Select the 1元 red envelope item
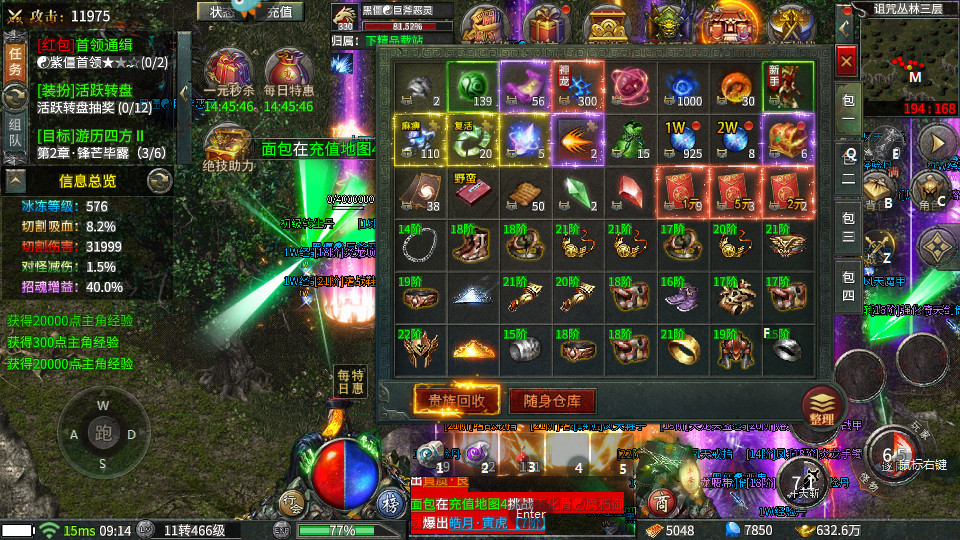 pos(684,191)
